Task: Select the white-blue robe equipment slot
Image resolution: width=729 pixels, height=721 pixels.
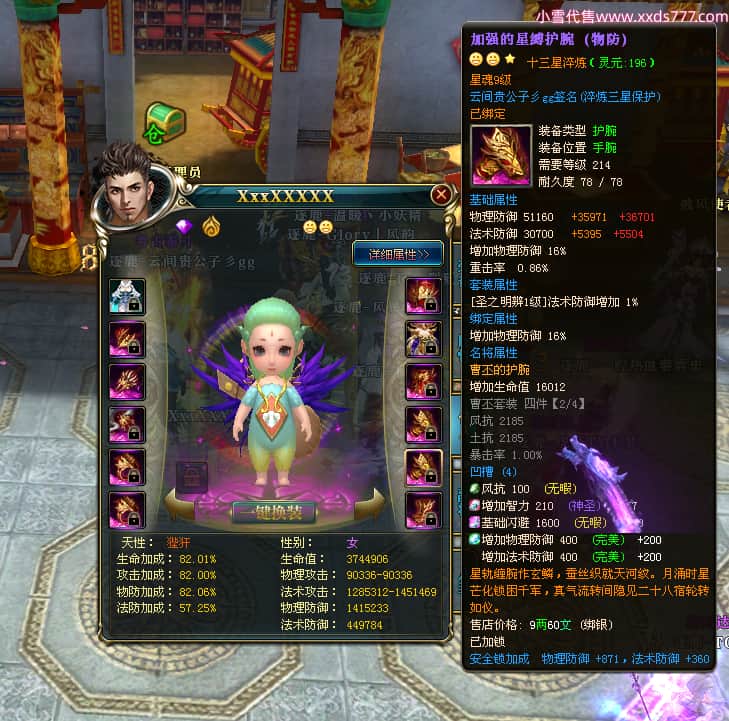Action: tap(127, 297)
